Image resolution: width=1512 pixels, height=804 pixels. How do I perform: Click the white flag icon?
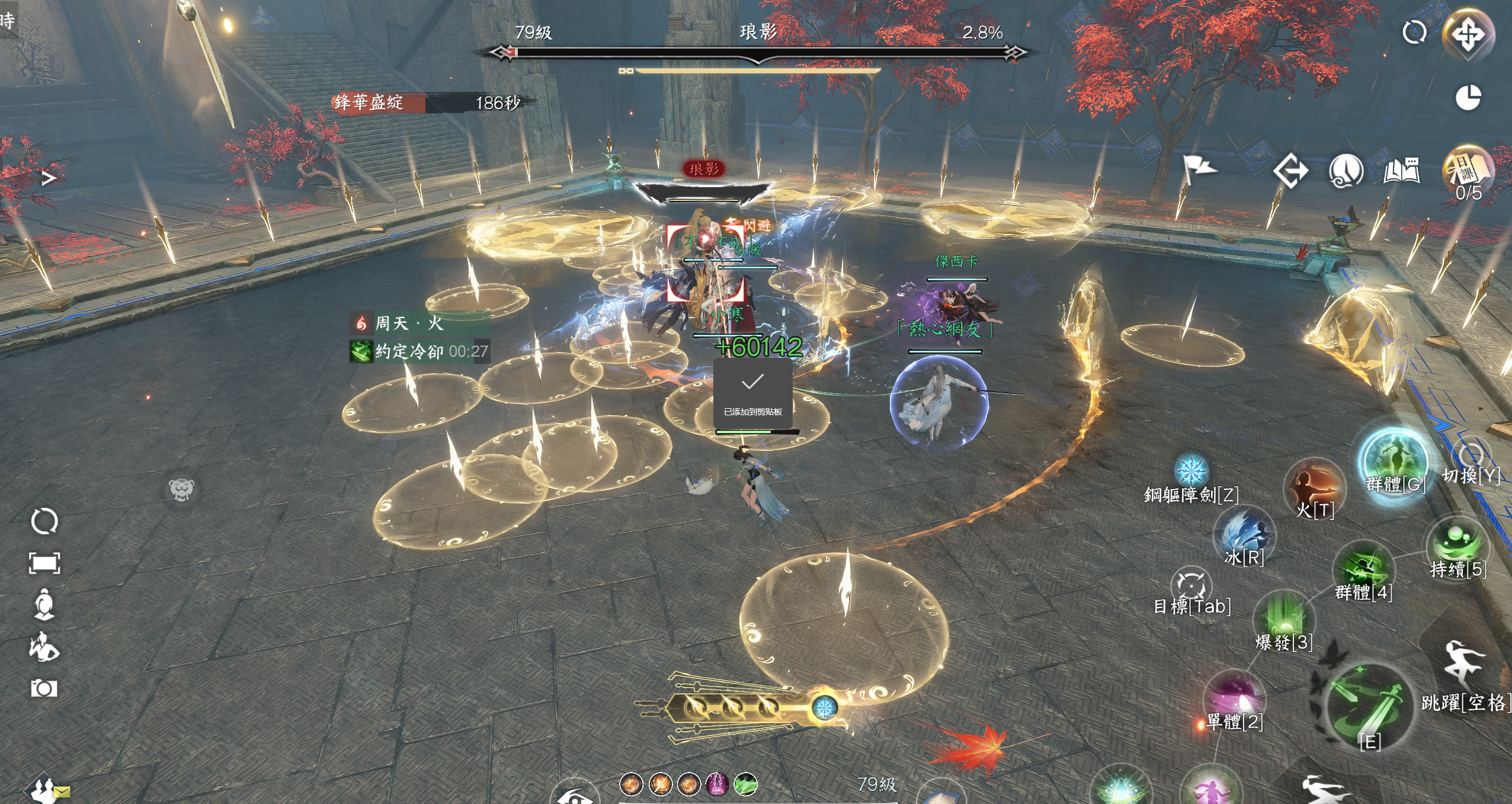click(x=1198, y=169)
